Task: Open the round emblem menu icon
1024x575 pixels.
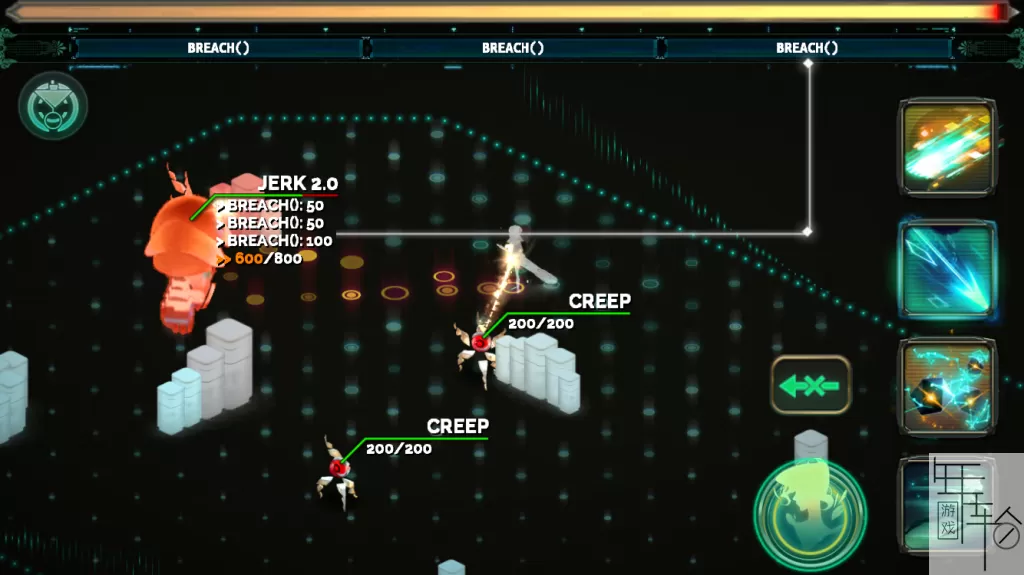Action: point(53,106)
